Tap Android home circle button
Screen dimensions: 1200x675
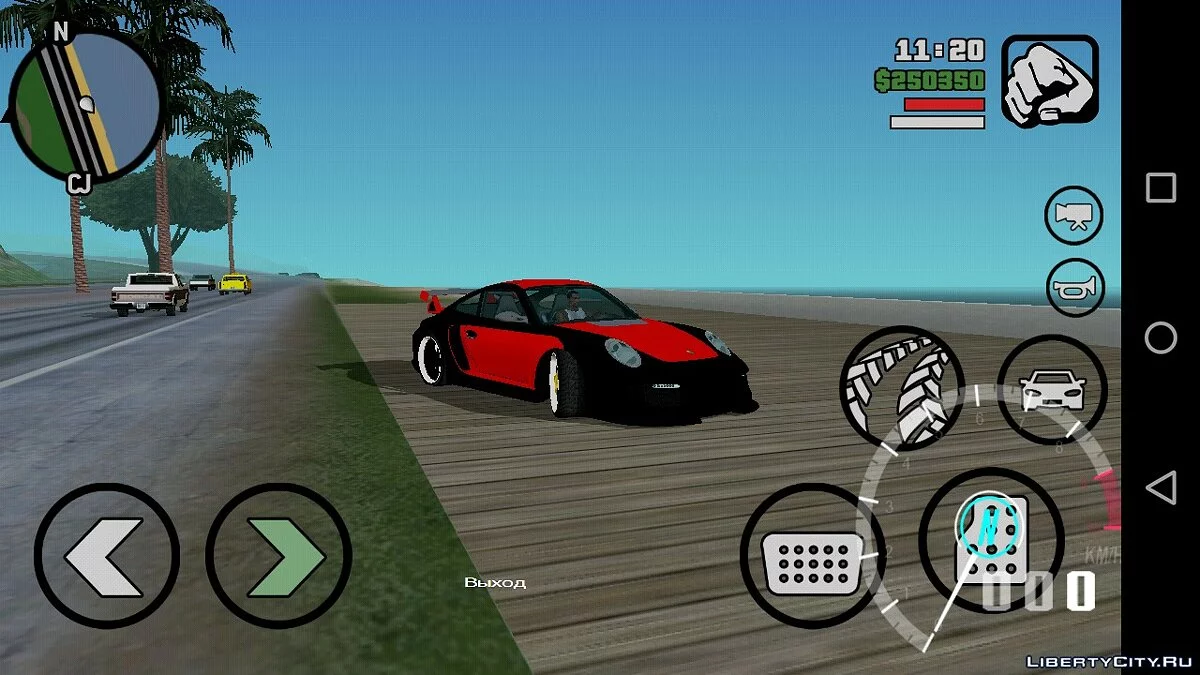pos(1160,338)
